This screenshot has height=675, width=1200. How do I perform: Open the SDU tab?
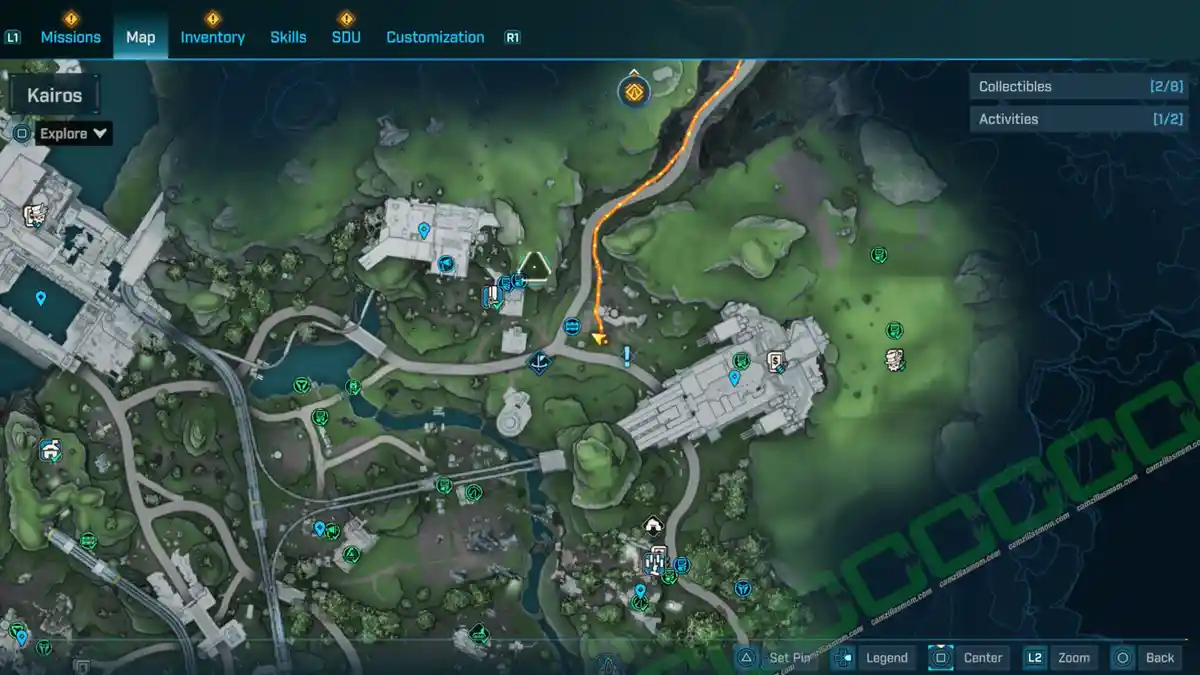pos(346,37)
